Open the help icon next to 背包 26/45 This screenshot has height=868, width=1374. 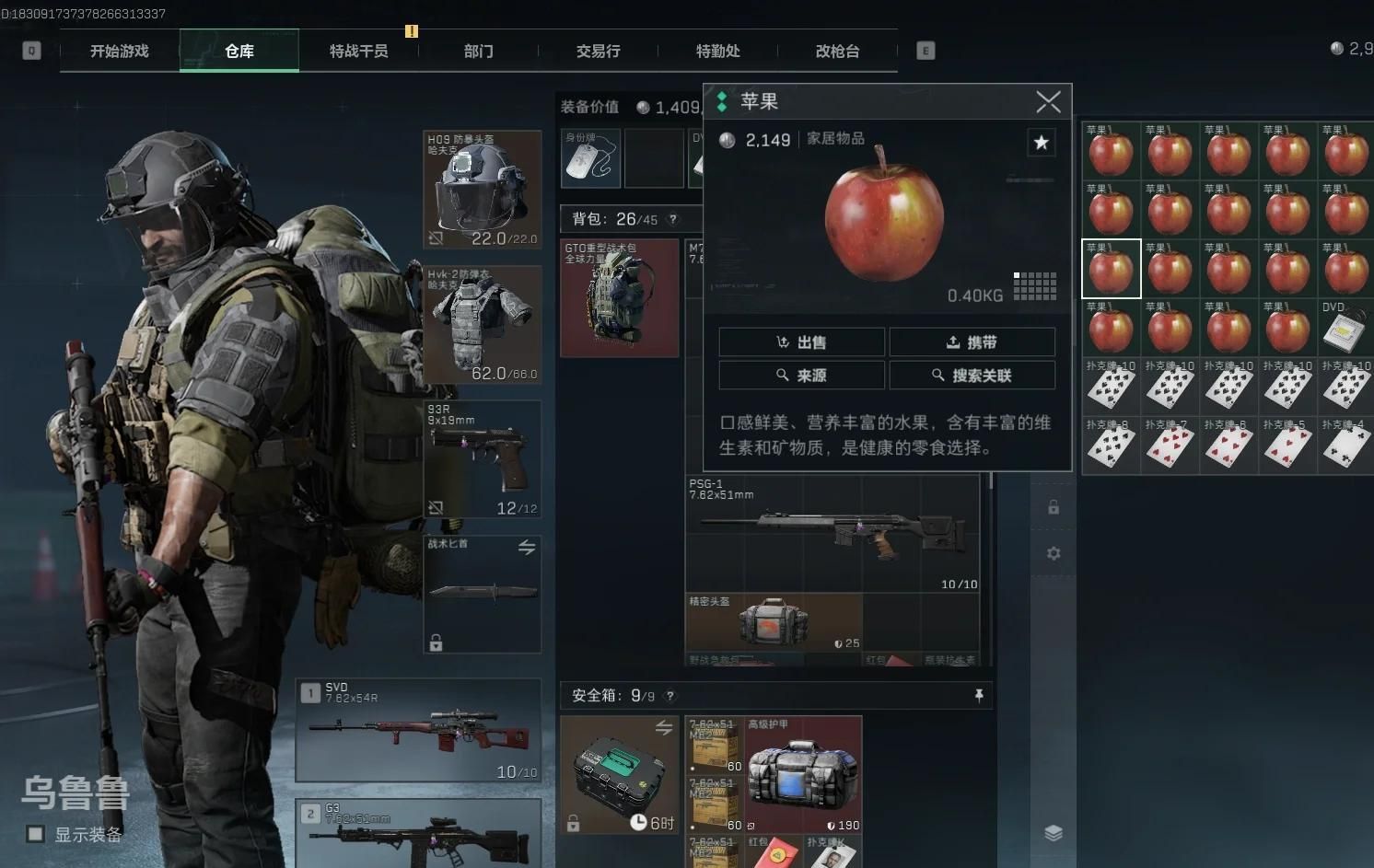point(673,219)
